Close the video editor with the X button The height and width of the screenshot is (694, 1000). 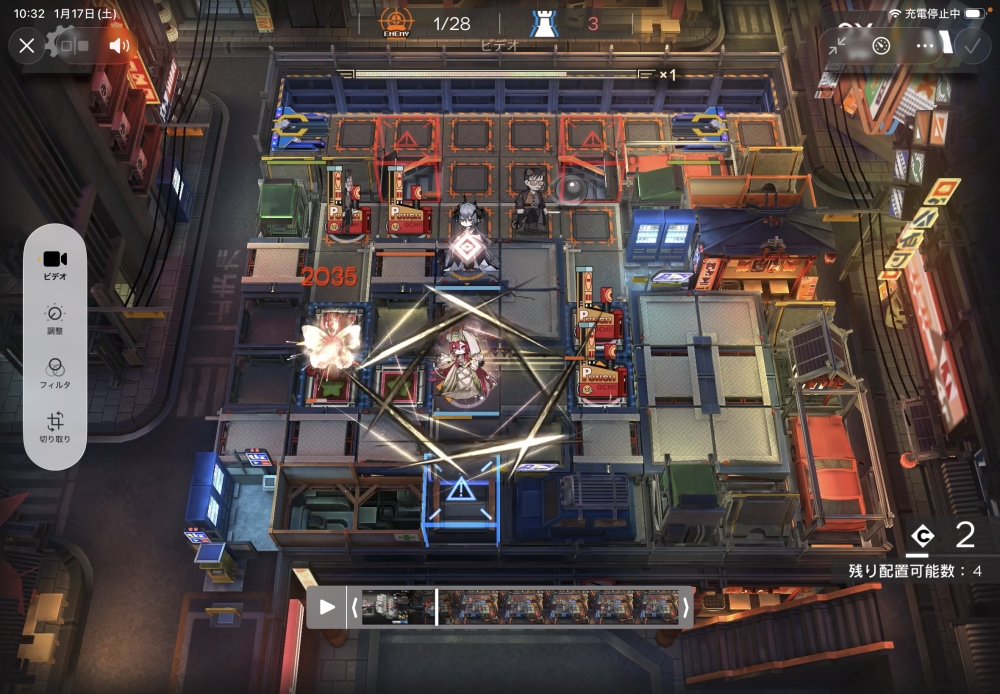(x=27, y=45)
